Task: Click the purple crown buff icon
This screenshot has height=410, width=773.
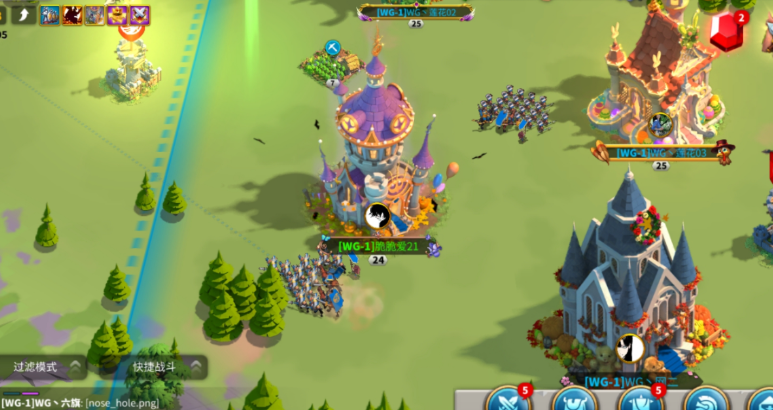Action: click(117, 15)
